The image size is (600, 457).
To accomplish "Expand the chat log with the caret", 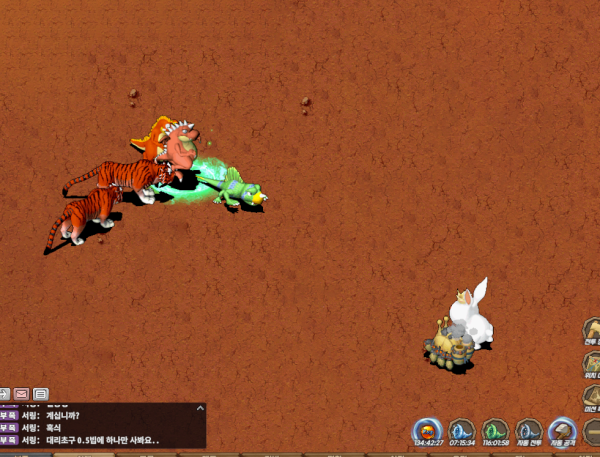I will (x=199, y=408).
